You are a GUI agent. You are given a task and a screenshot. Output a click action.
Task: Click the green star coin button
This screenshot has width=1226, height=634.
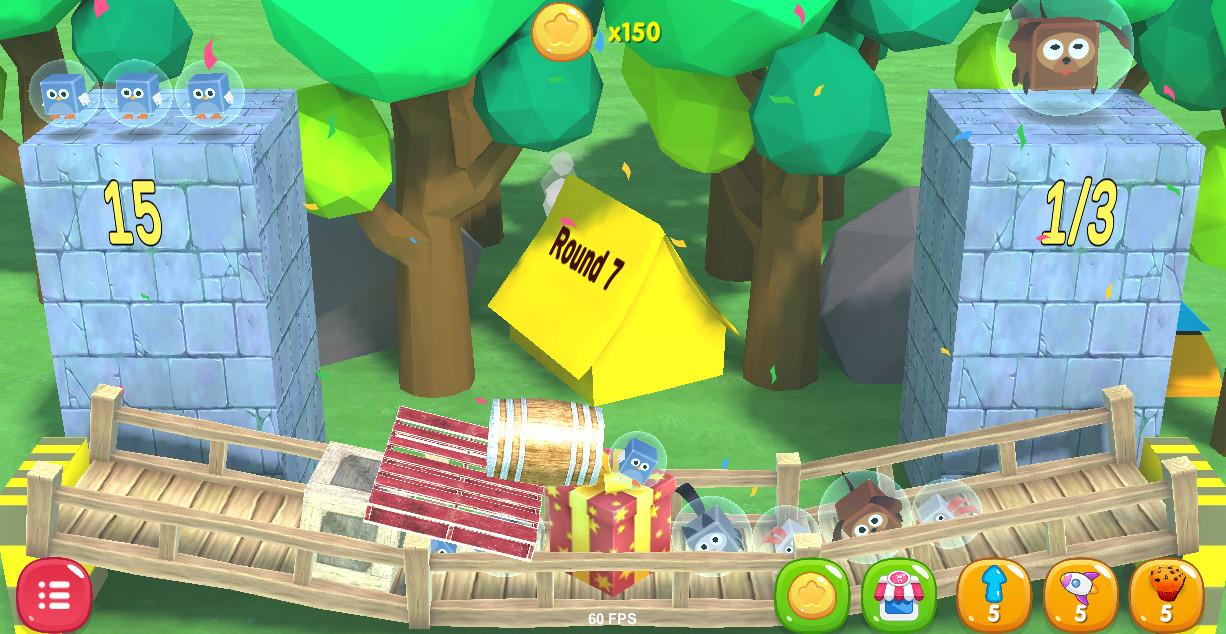(x=812, y=596)
